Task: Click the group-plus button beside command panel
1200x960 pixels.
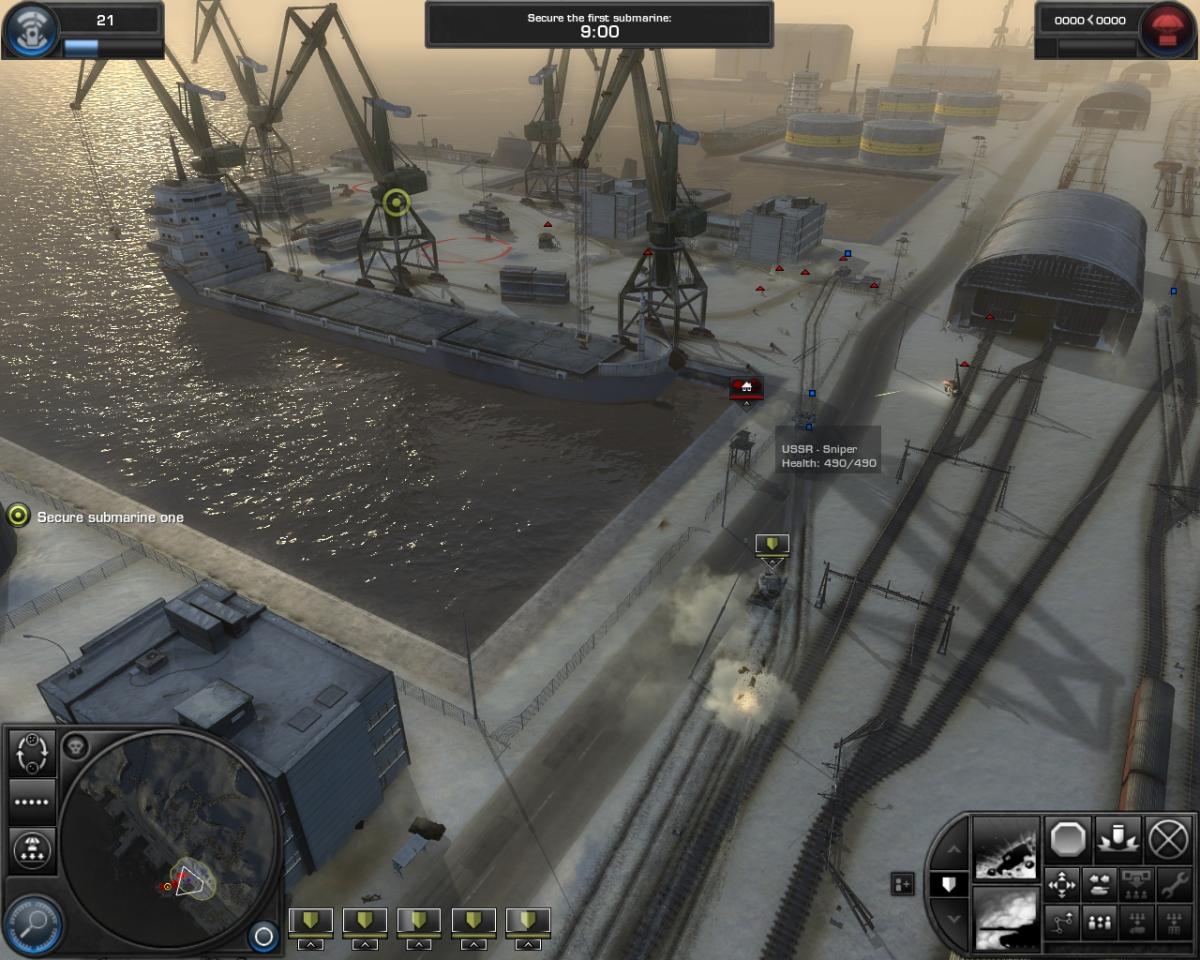Action: 902,884
